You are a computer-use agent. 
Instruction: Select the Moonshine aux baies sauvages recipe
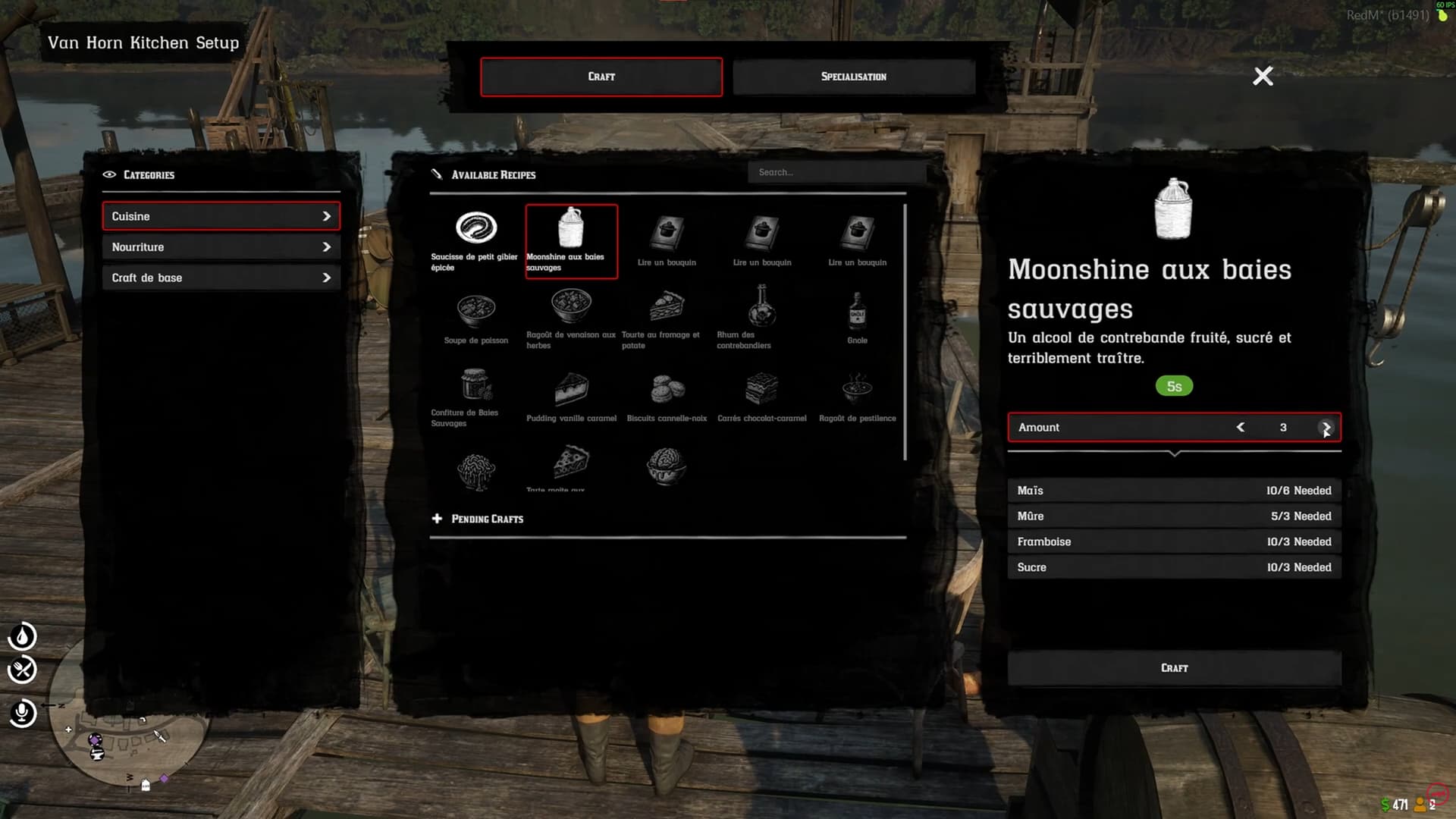(x=571, y=239)
